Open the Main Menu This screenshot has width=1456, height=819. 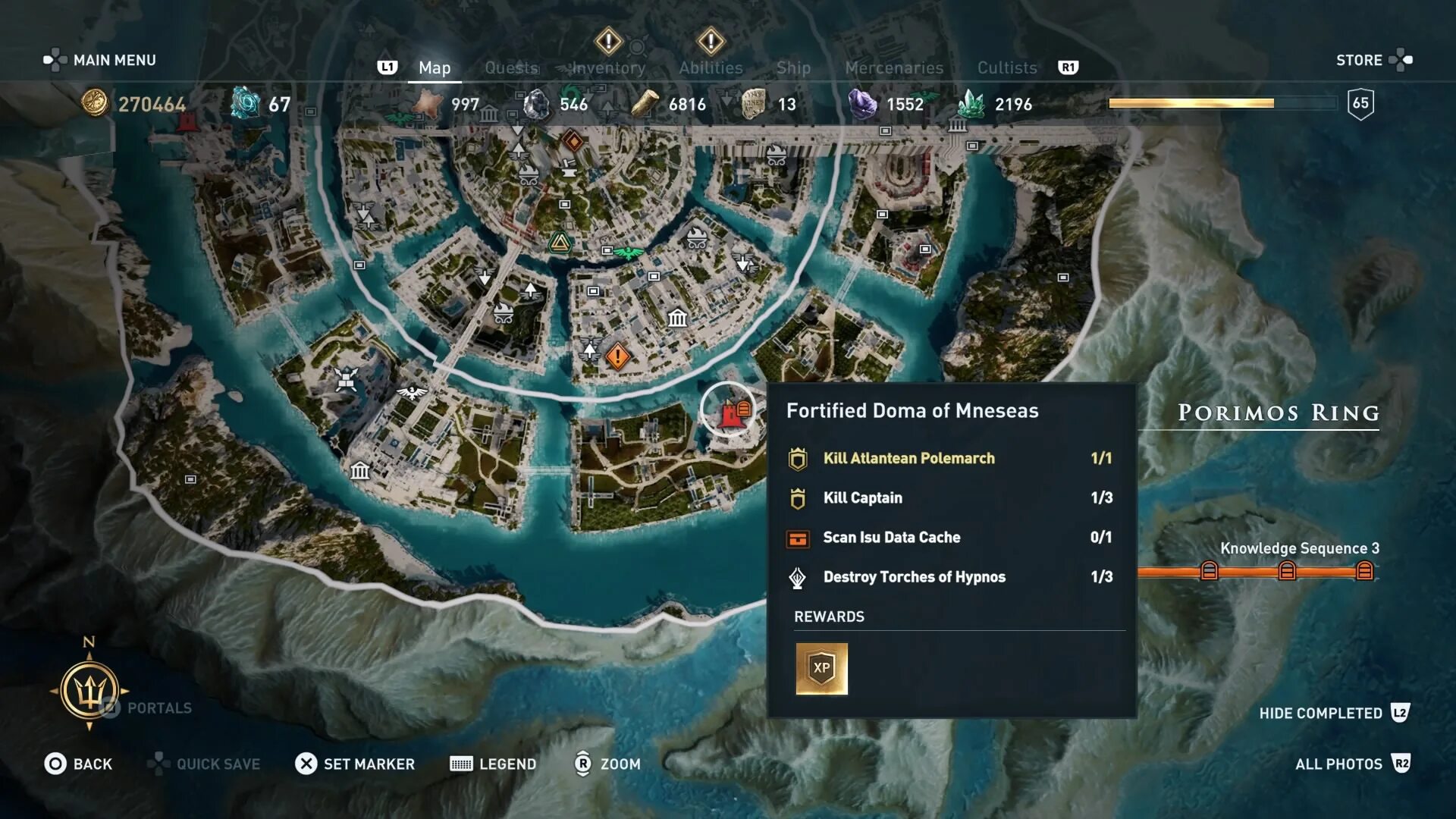[x=100, y=60]
